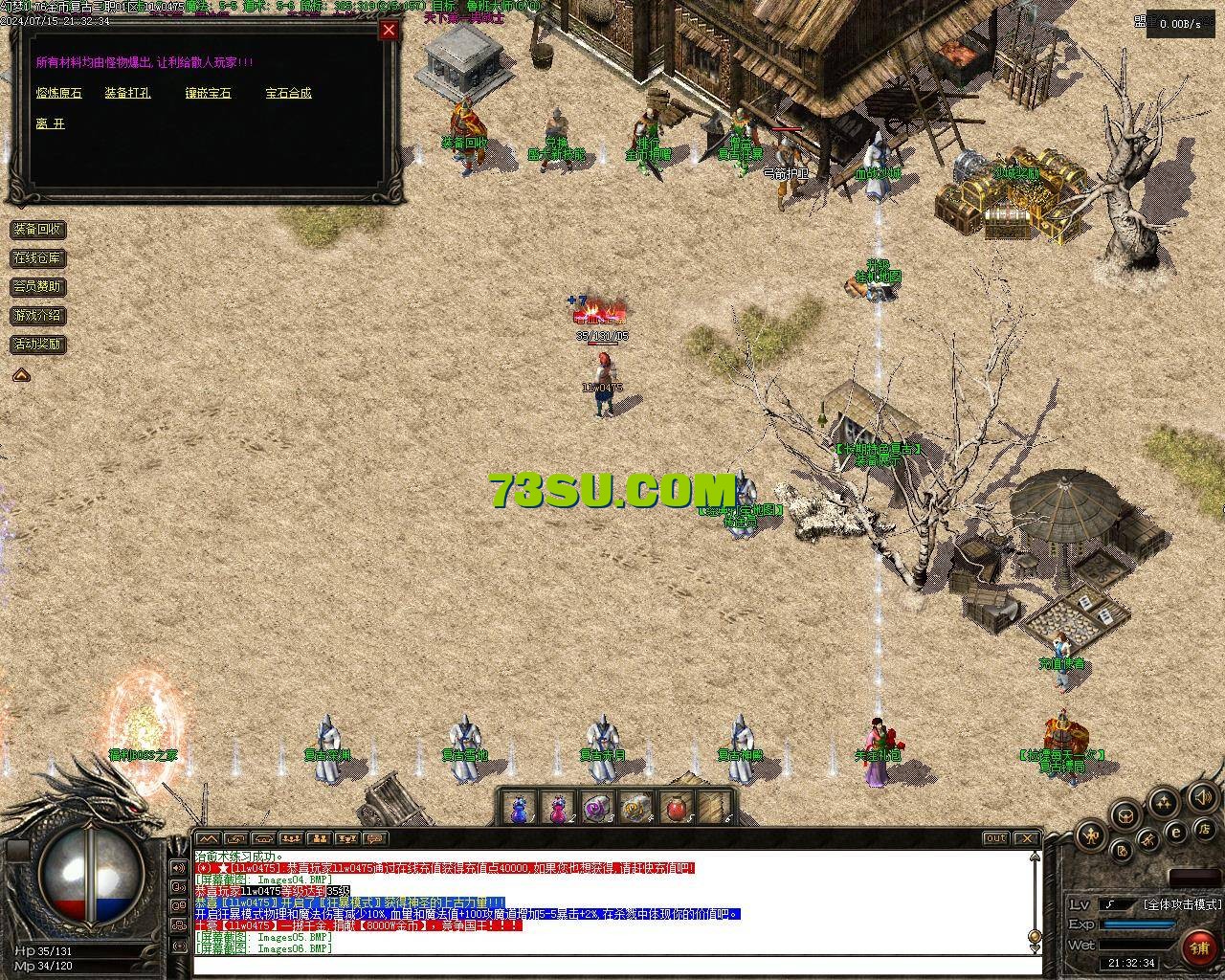Image resolution: width=1225 pixels, height=980 pixels.
Task: Open the 在线仓库 online warehouse
Action: [38, 258]
